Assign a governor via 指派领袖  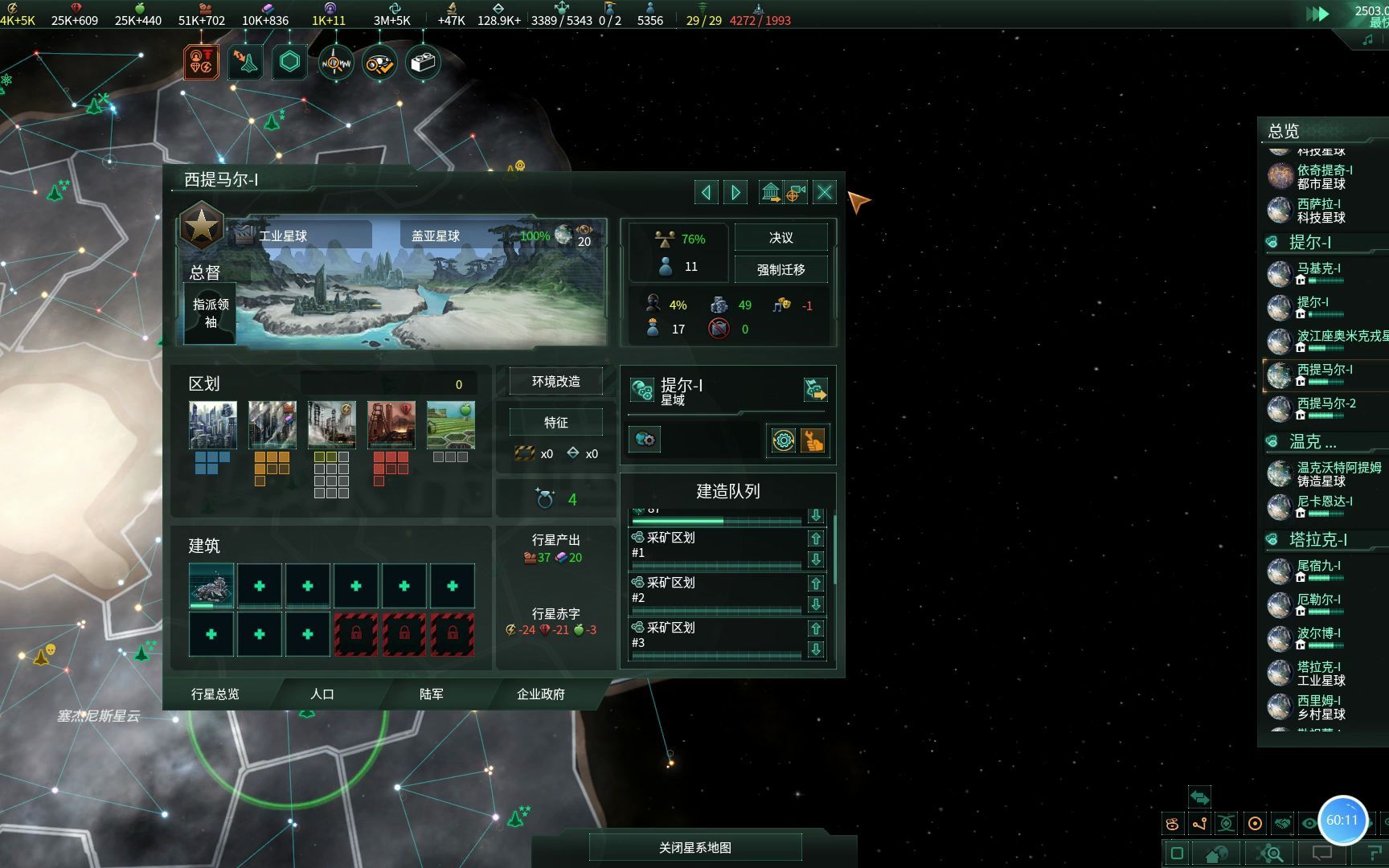211,313
